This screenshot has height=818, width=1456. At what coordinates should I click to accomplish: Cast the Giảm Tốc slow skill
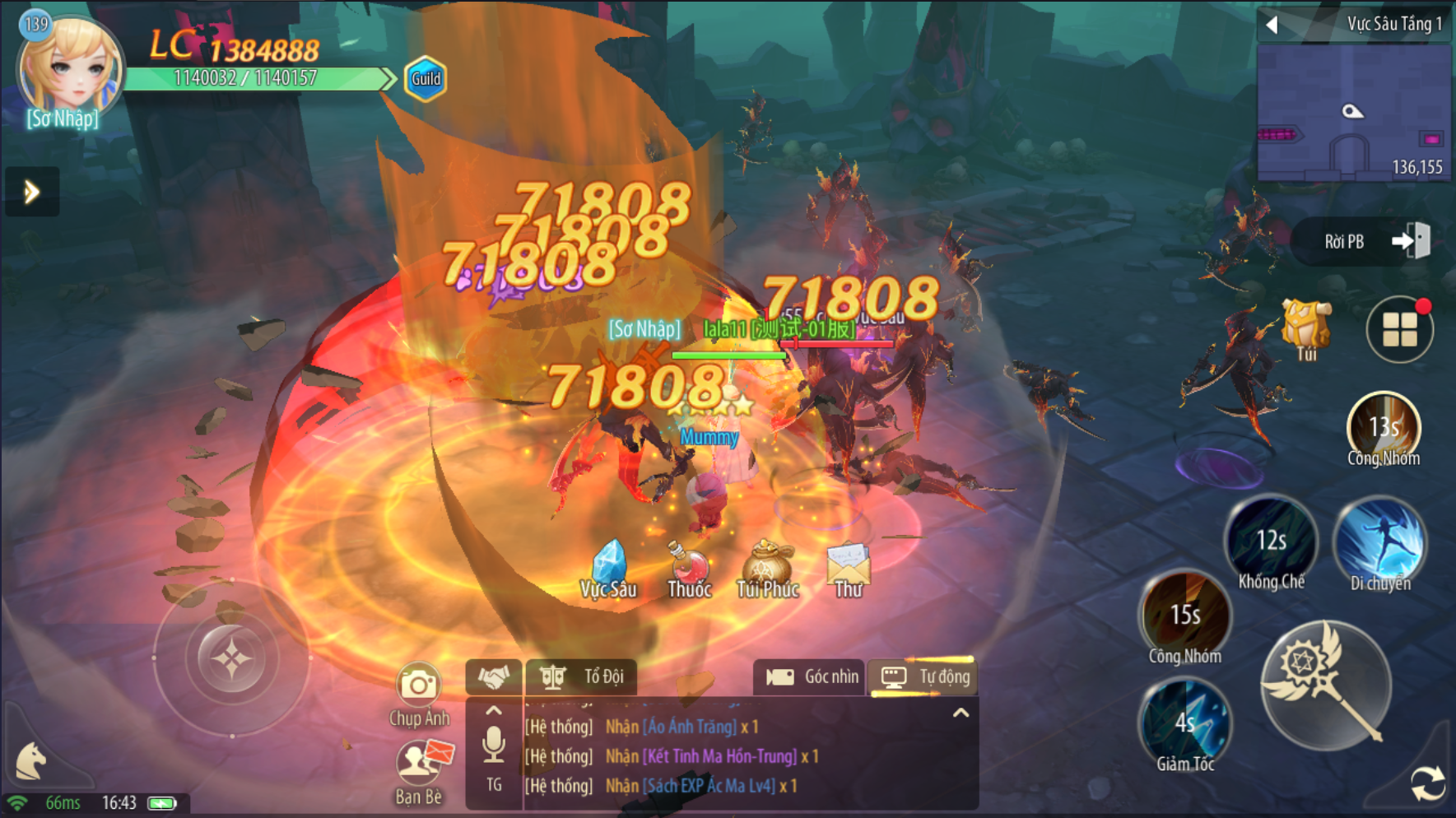pyautogui.click(x=1185, y=724)
